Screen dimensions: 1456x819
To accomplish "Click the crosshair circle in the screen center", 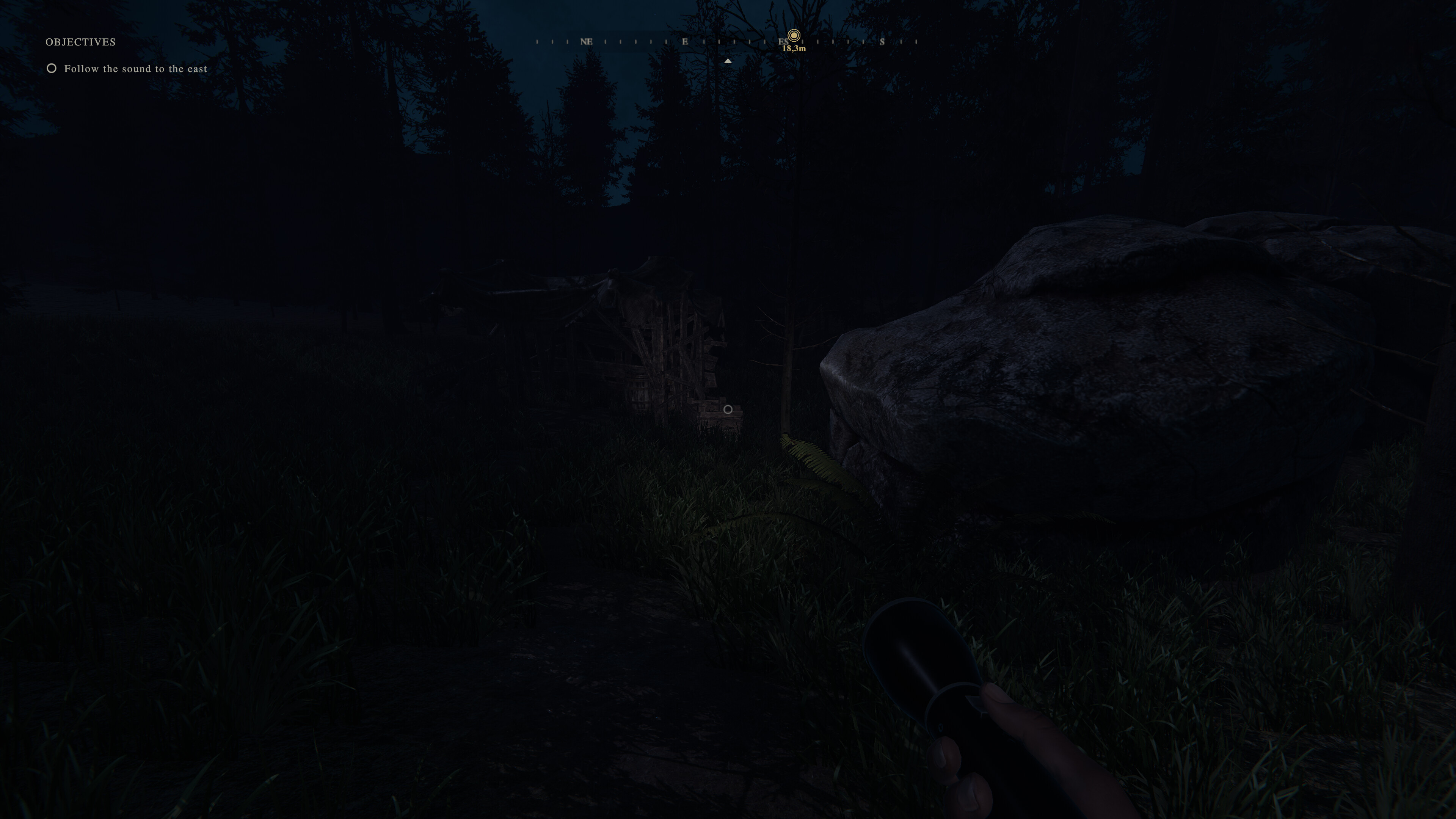I will pos(728,409).
